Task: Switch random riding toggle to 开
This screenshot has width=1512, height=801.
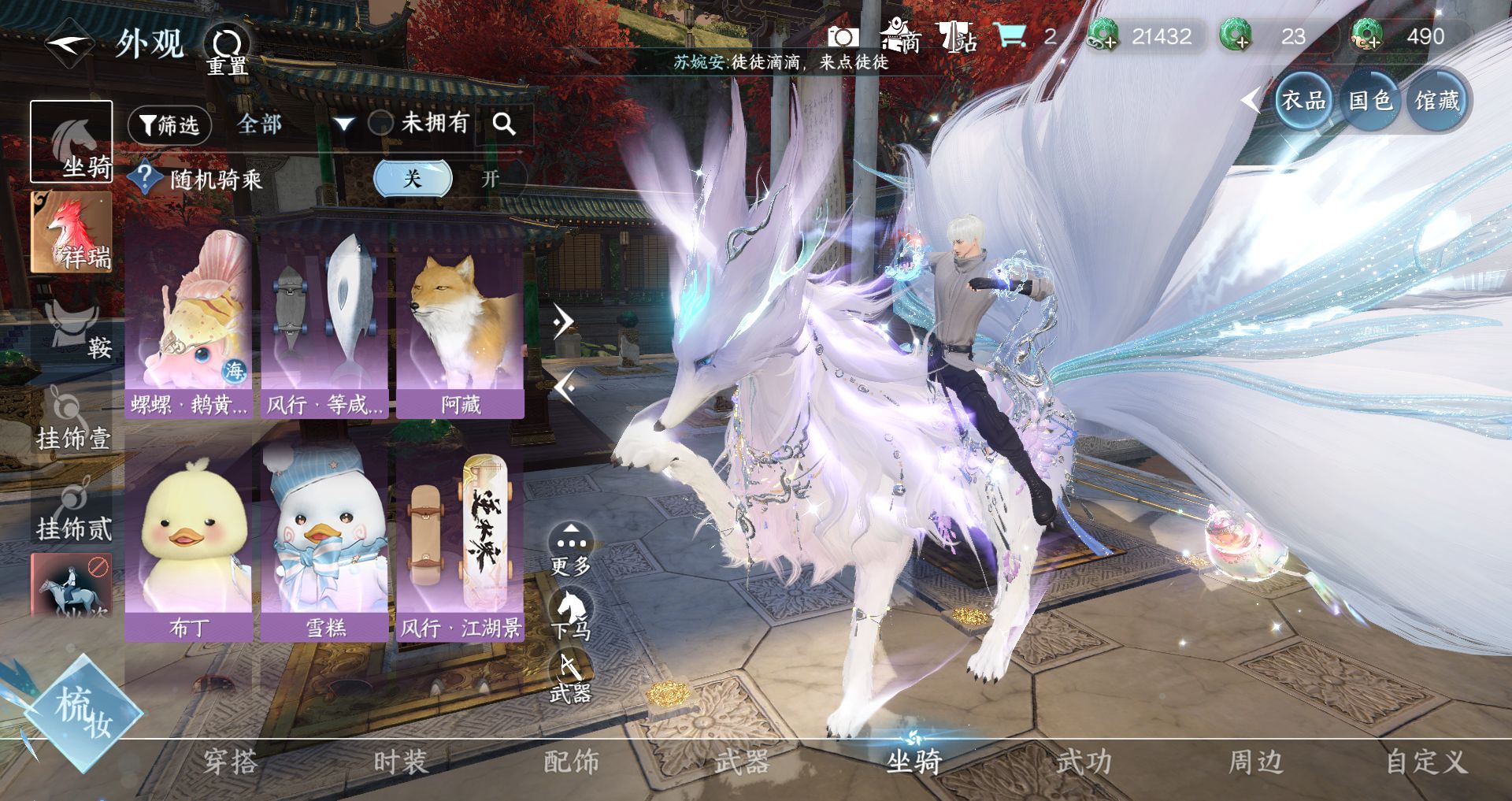Action: coord(490,179)
